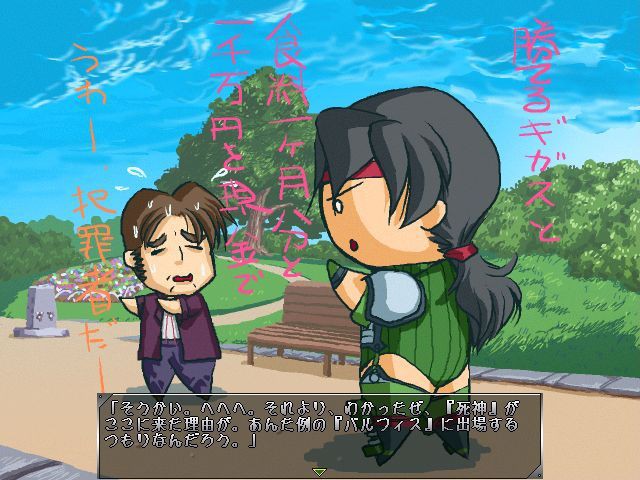Click the green continue arrow below the dialogue

pos(320,471)
